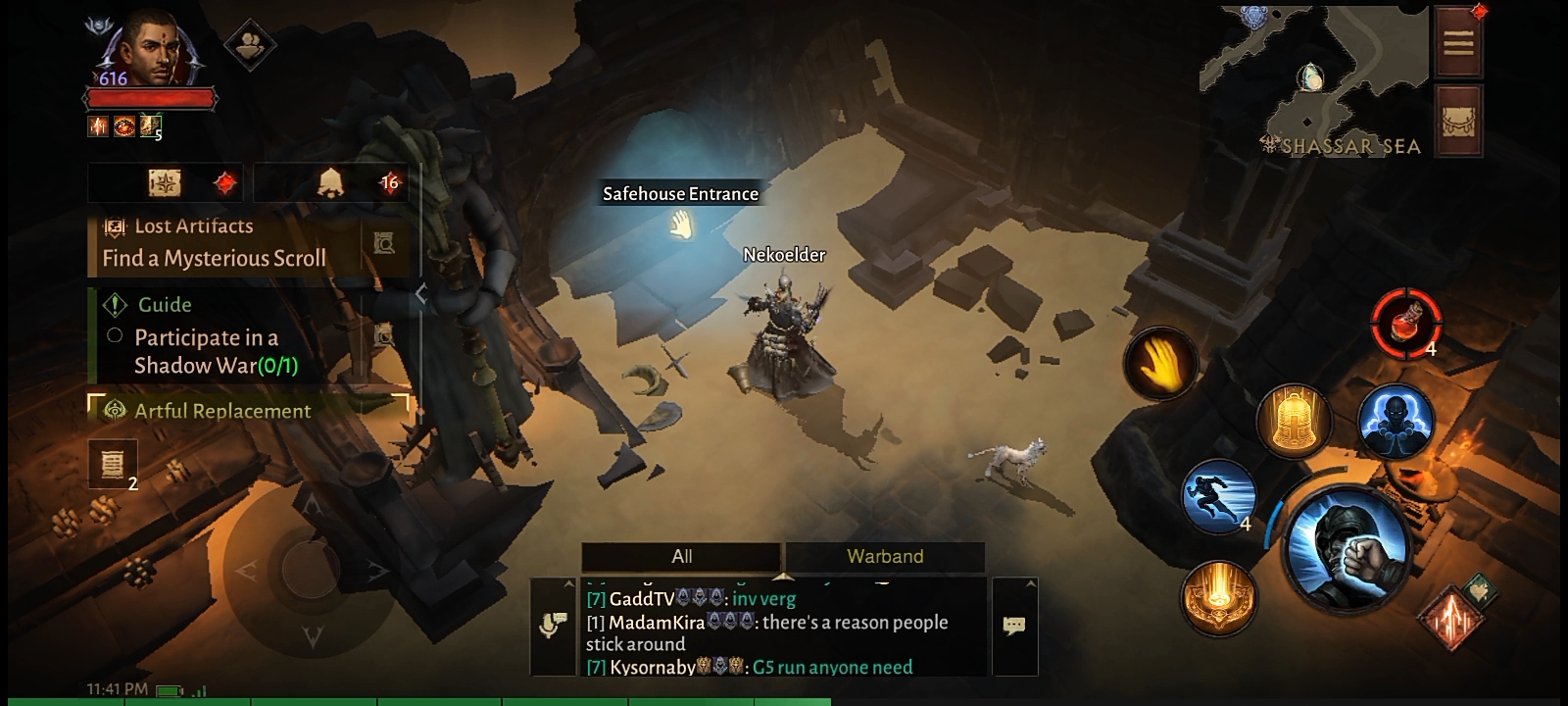1568x706 pixels.
Task: Open the chat message input button
Action: 1014,625
